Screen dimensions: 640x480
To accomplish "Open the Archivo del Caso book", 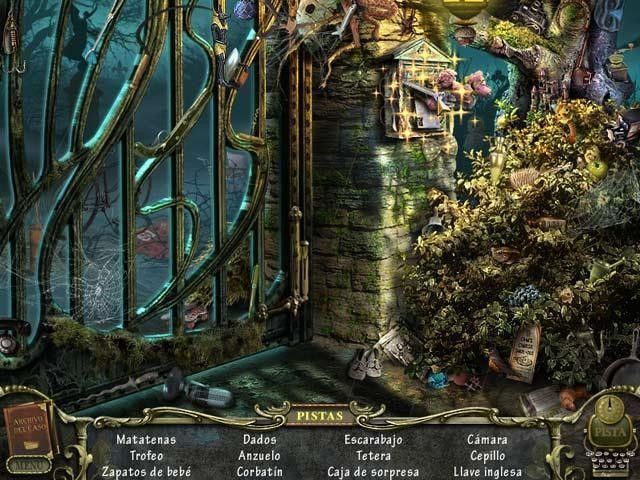I will pyautogui.click(x=29, y=428).
